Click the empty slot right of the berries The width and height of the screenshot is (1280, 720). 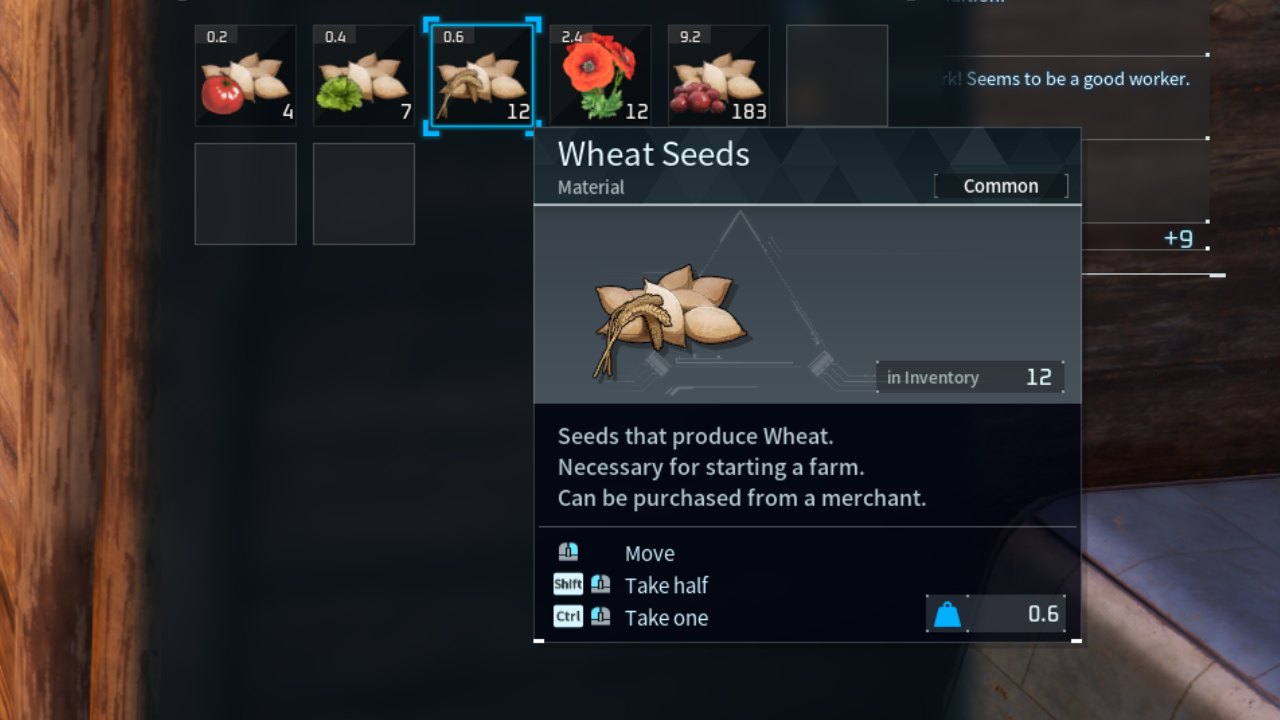(836, 75)
